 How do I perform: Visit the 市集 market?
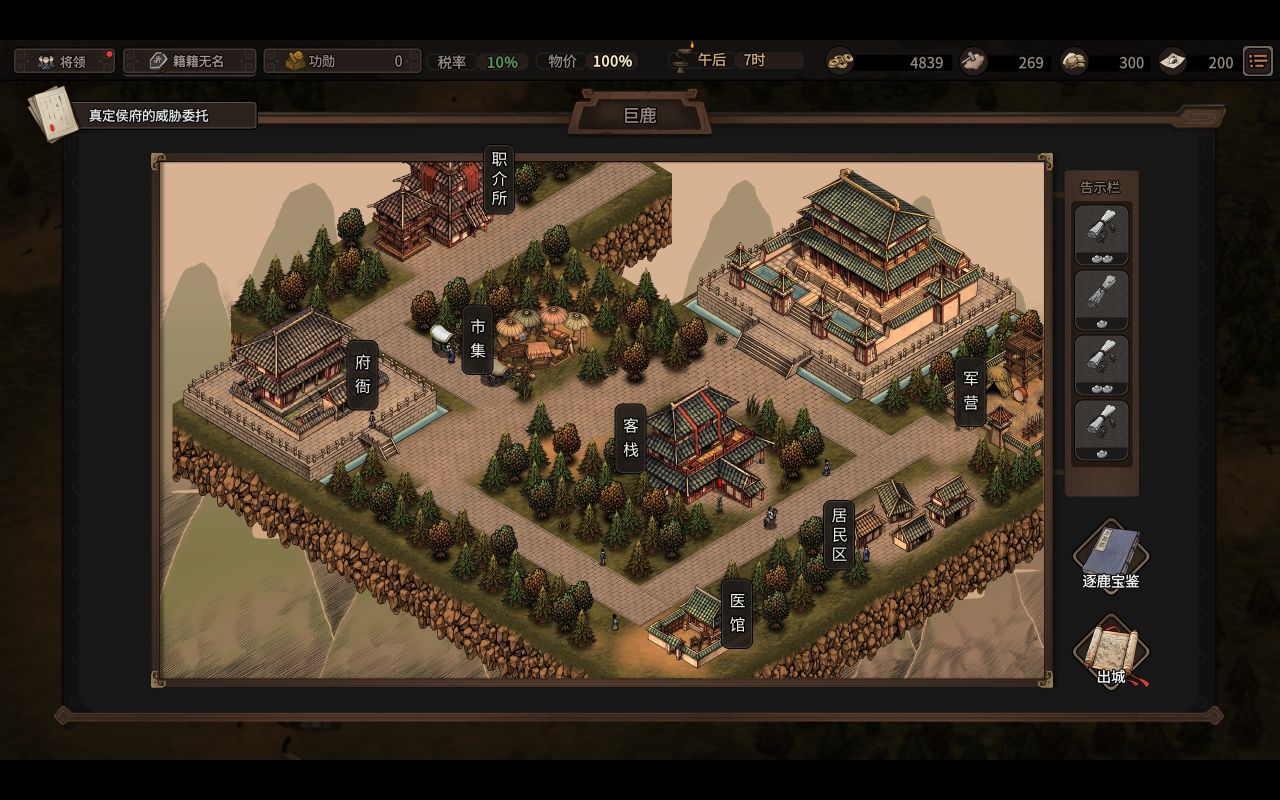click(478, 339)
